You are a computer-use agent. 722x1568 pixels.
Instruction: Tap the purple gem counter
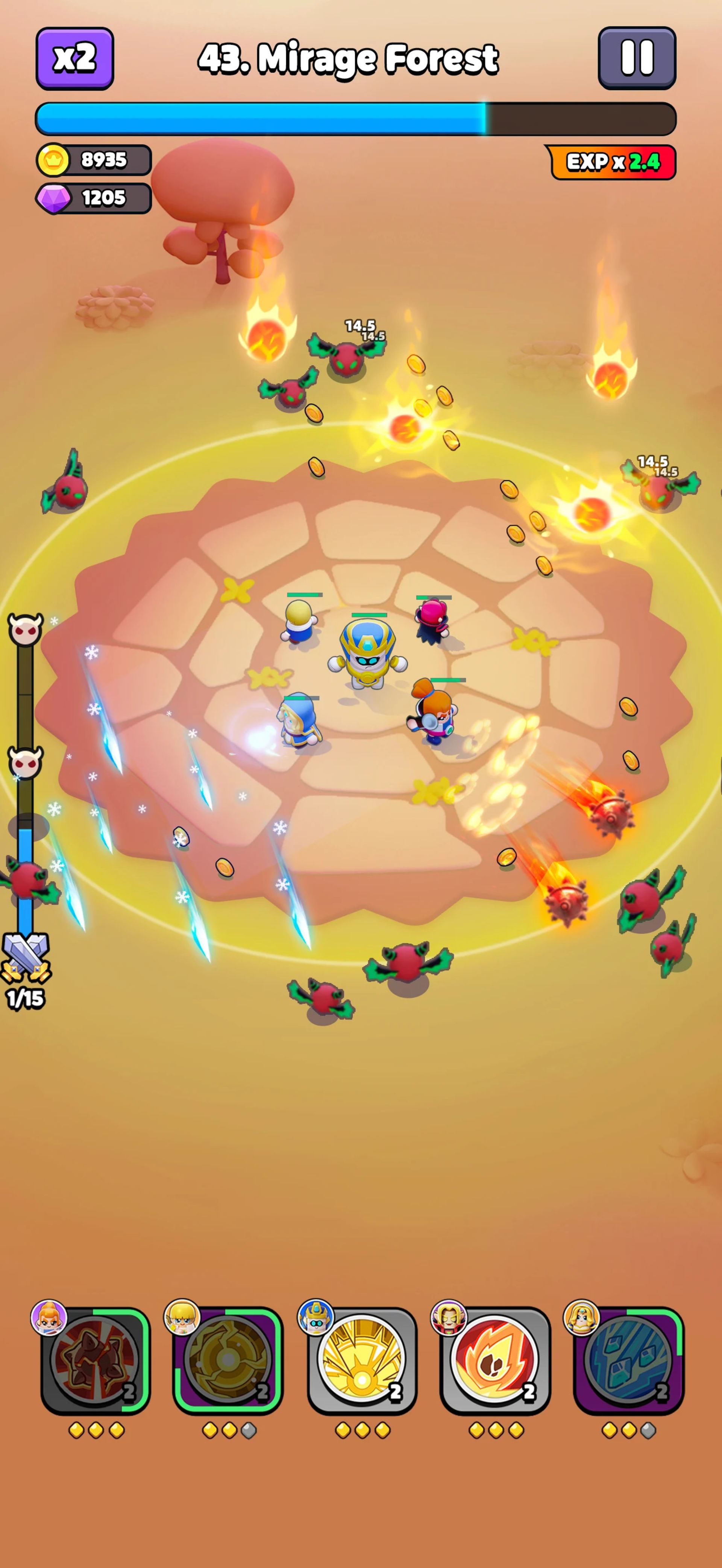pyautogui.click(x=94, y=198)
